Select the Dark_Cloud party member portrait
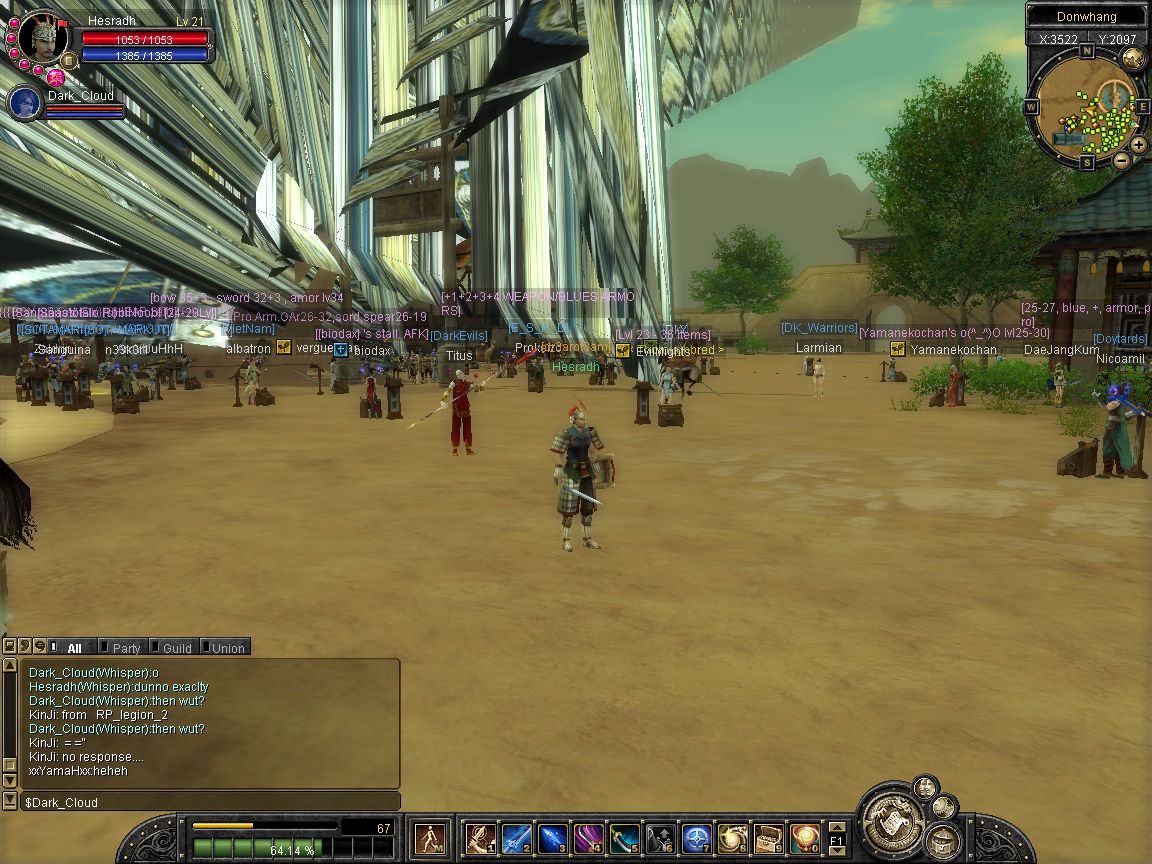This screenshot has height=864, width=1152. pyautogui.click(x=24, y=103)
